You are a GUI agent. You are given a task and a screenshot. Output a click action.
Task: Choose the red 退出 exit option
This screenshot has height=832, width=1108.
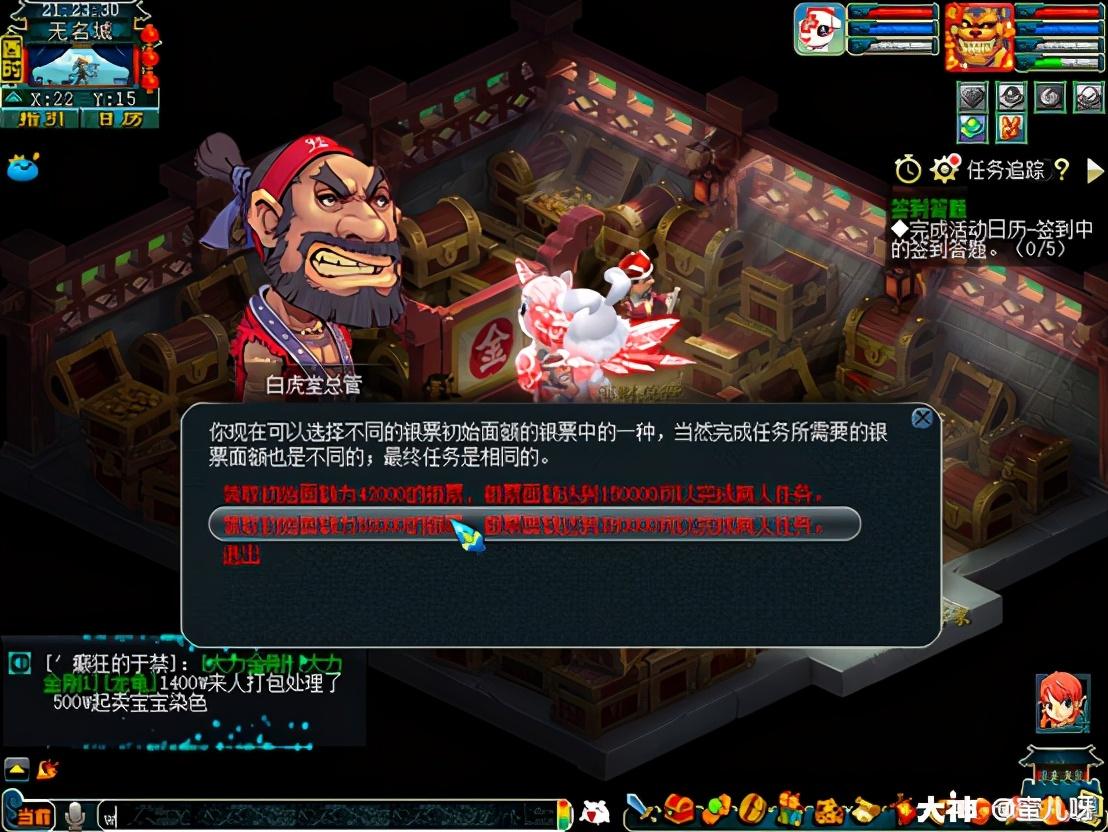240,555
